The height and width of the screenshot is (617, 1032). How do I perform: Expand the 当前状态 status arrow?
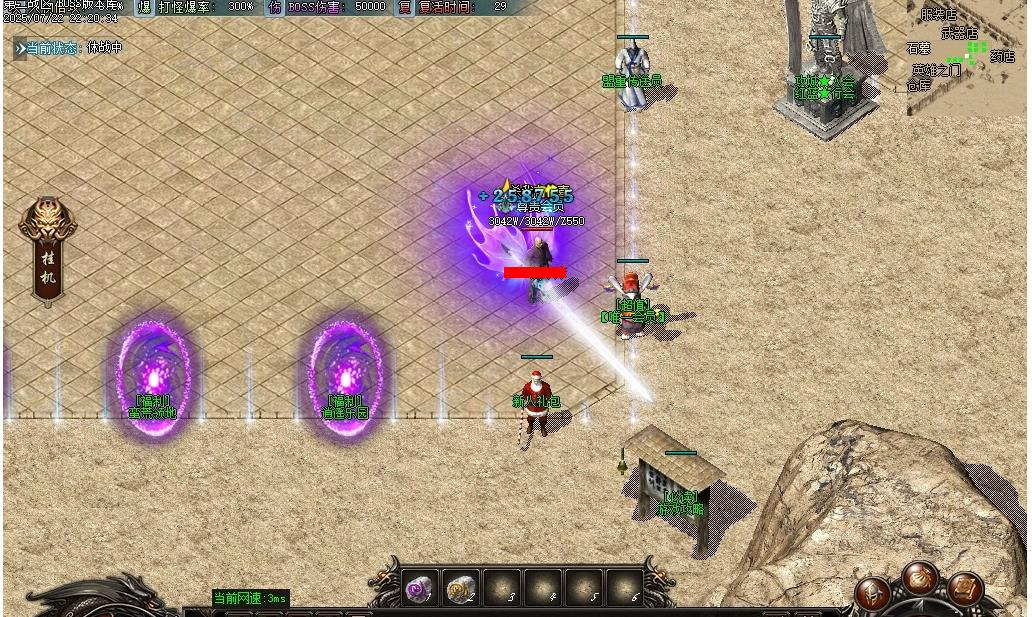[x=20, y=48]
